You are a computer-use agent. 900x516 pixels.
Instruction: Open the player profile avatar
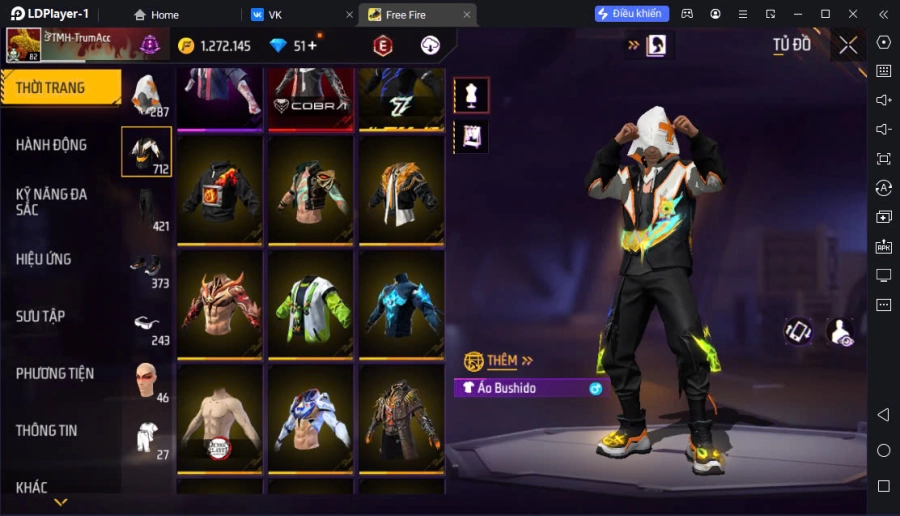(x=22, y=45)
